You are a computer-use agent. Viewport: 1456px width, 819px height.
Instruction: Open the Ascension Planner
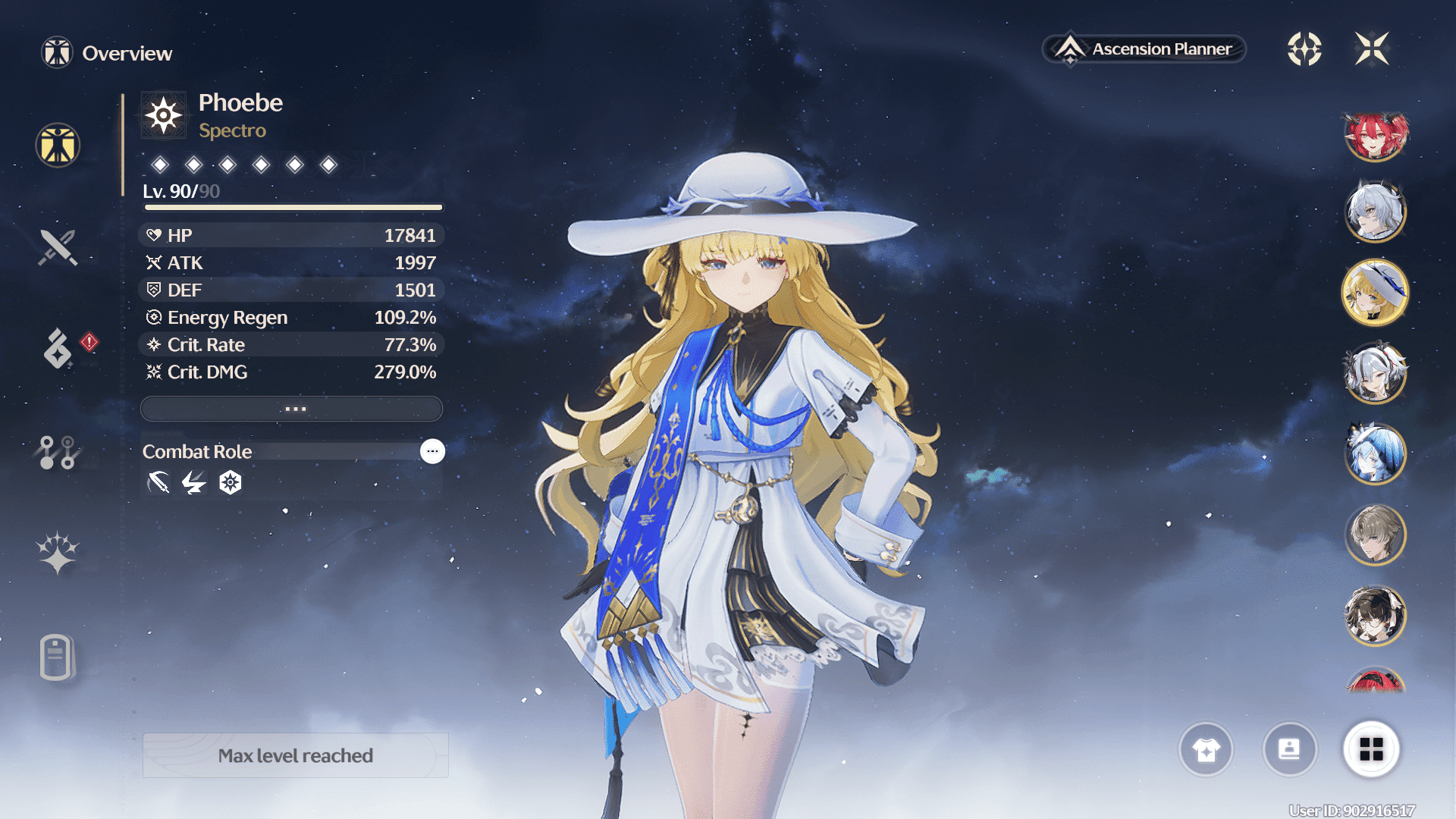point(1144,49)
